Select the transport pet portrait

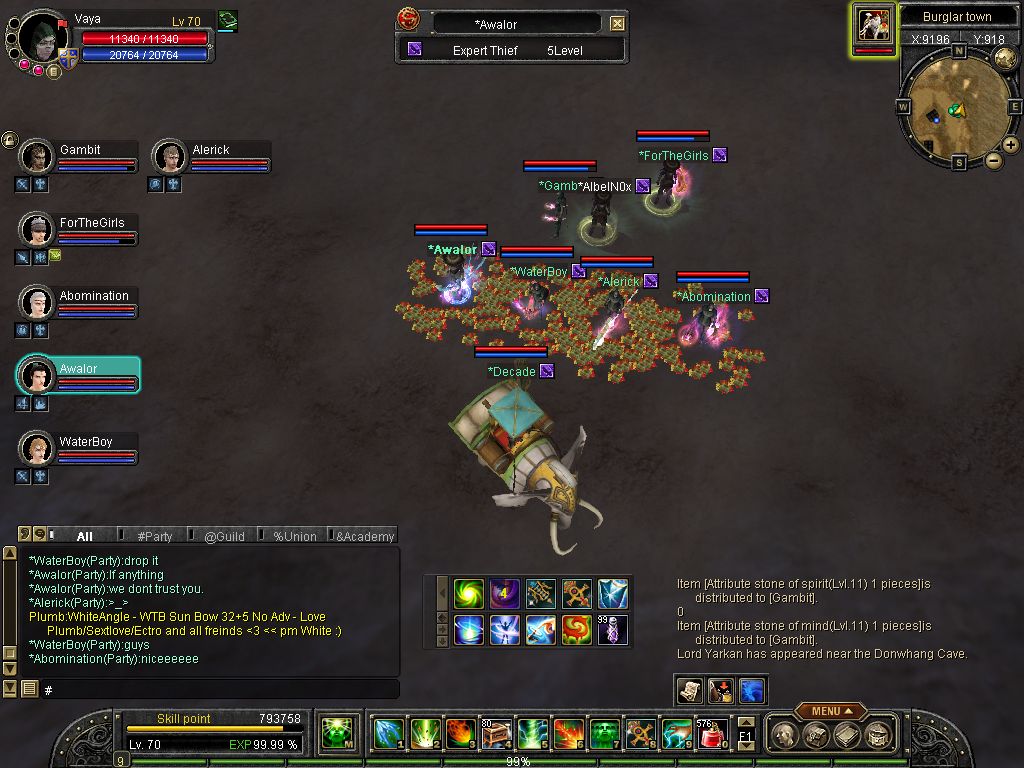pos(874,25)
